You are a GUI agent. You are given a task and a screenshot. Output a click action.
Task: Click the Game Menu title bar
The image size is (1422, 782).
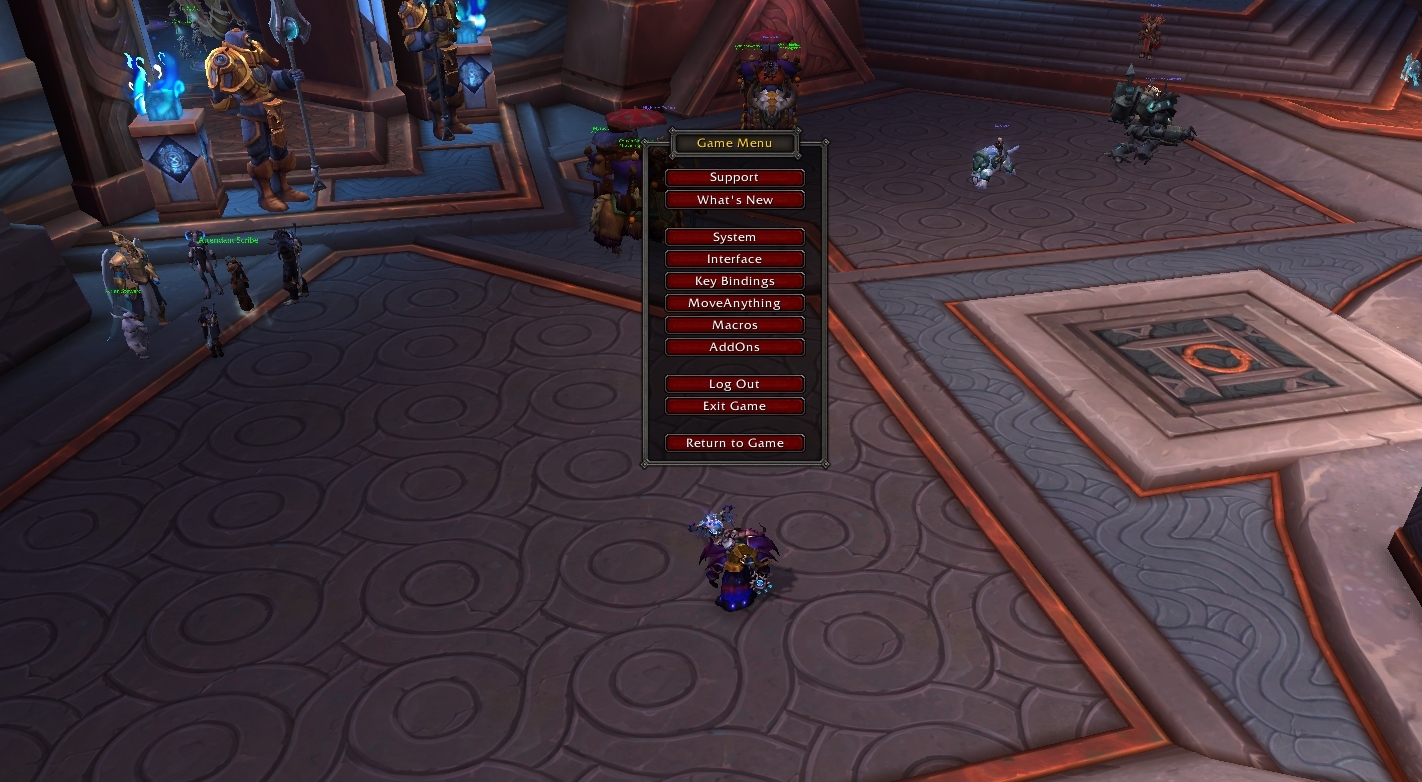pos(735,143)
